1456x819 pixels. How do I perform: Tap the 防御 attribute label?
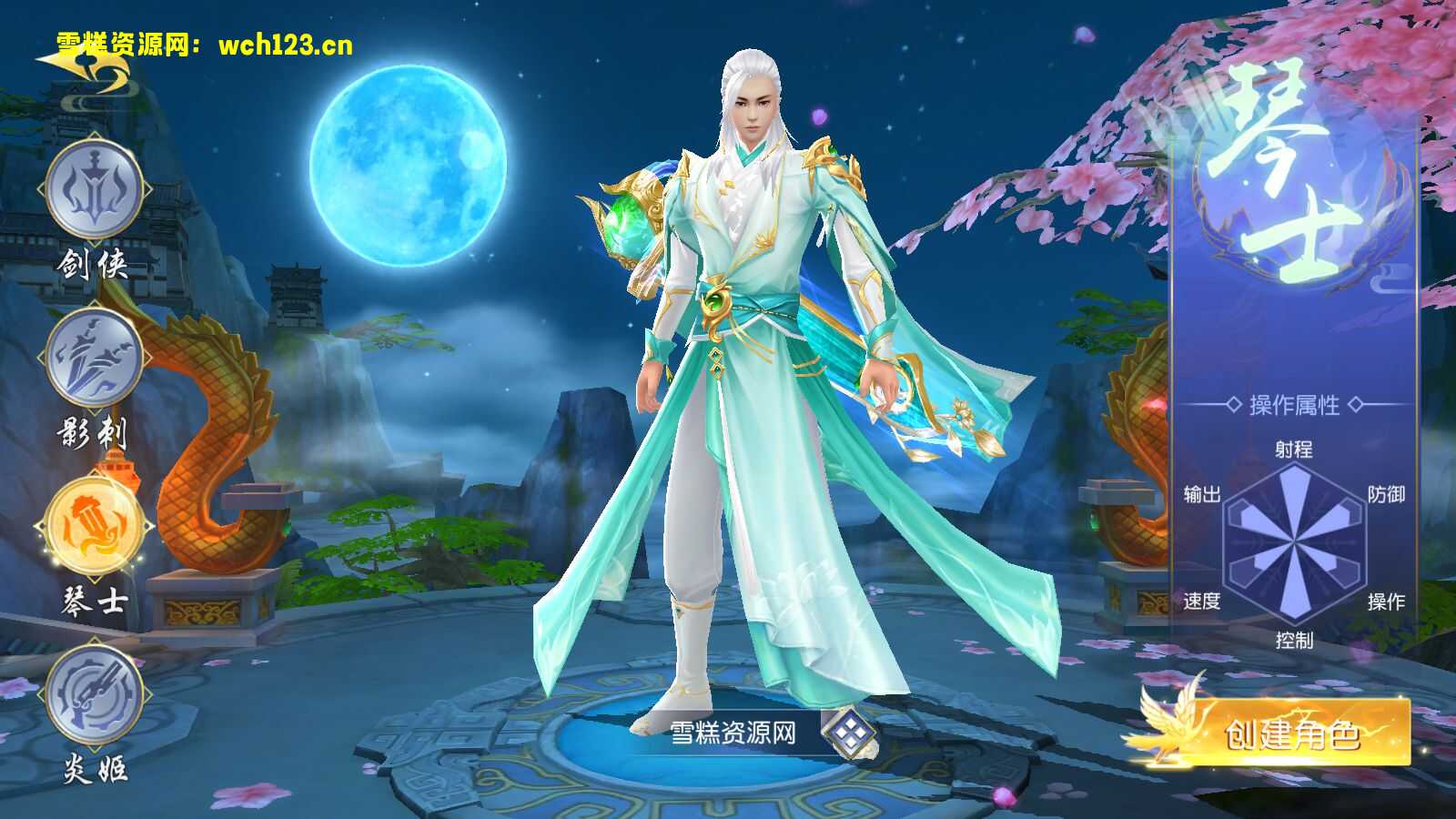click(1389, 496)
